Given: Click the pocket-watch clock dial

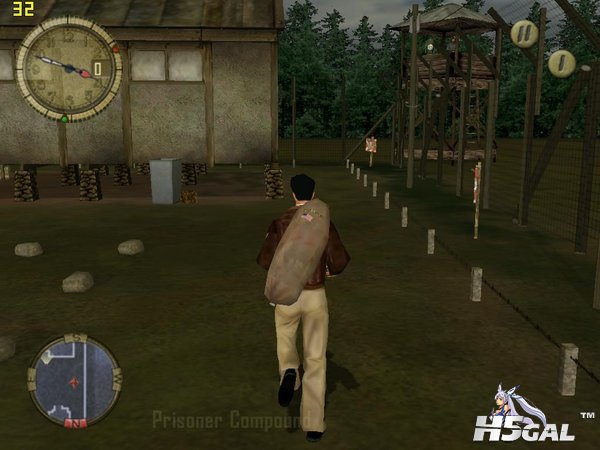Looking at the screenshot, I should [68, 68].
